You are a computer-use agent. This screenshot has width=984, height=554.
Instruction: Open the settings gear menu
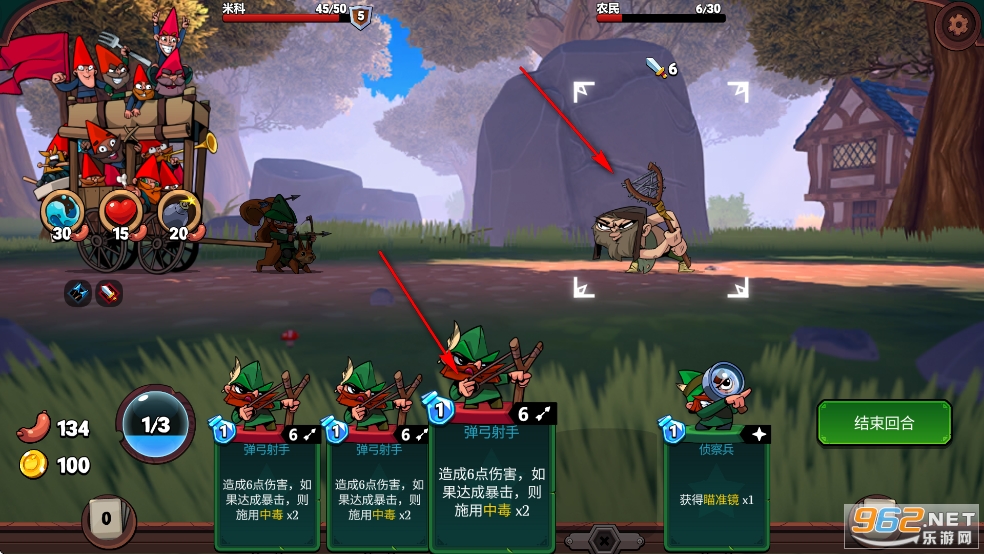[x=958, y=23]
